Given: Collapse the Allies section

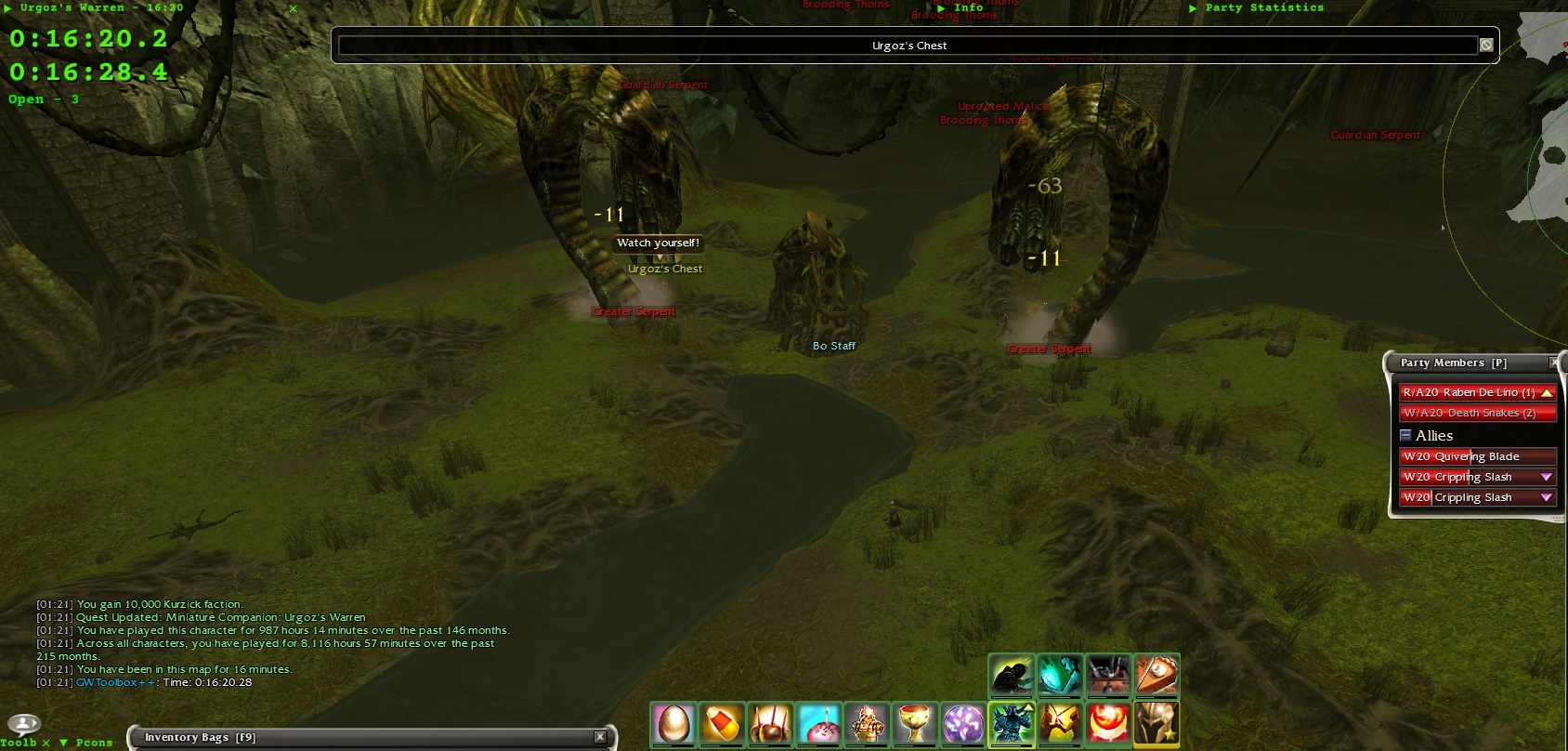Looking at the screenshot, I should tap(1405, 435).
